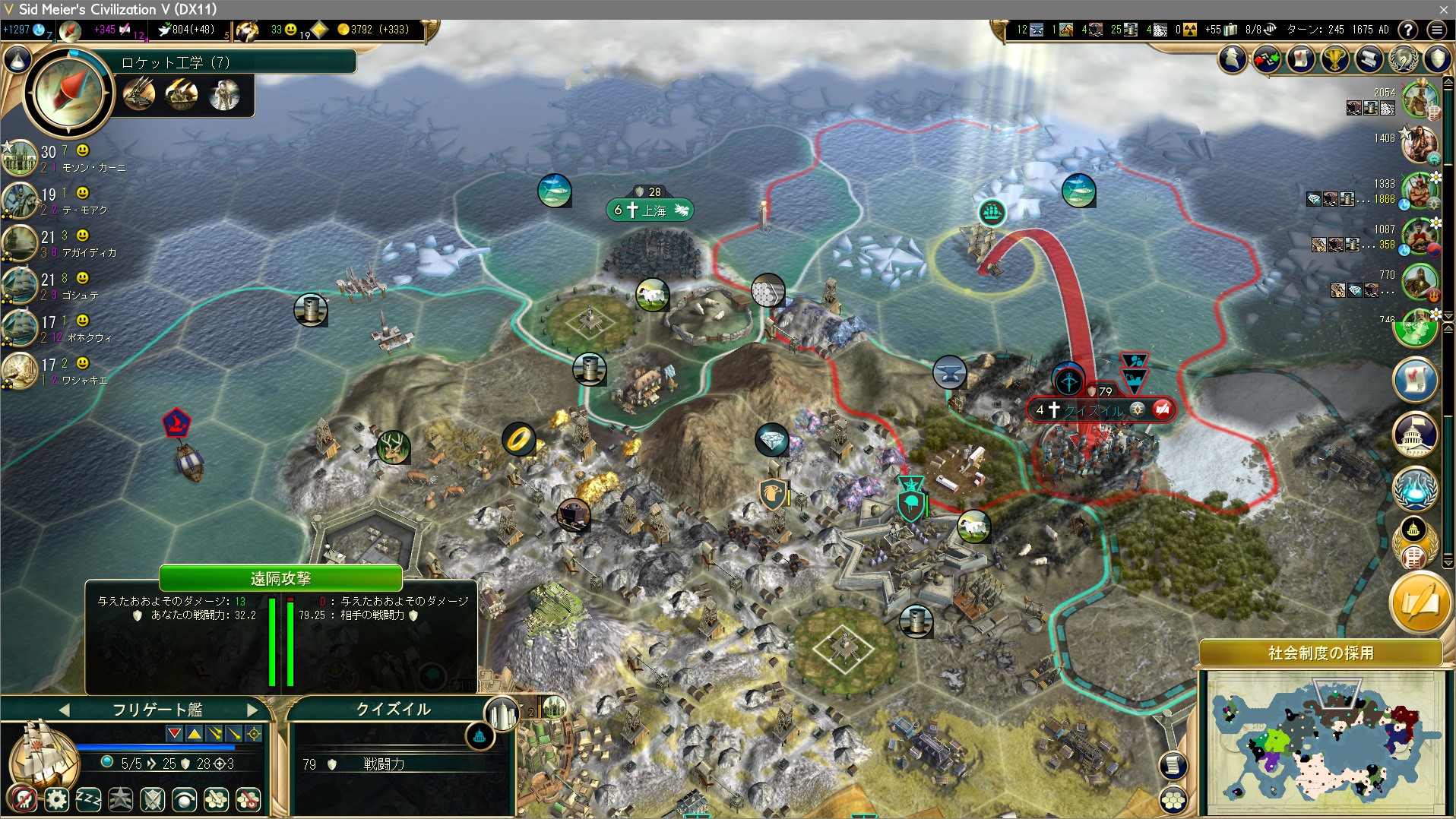
Task: Select the previous unit arrow beside フリゲート艦
Action: (x=64, y=710)
